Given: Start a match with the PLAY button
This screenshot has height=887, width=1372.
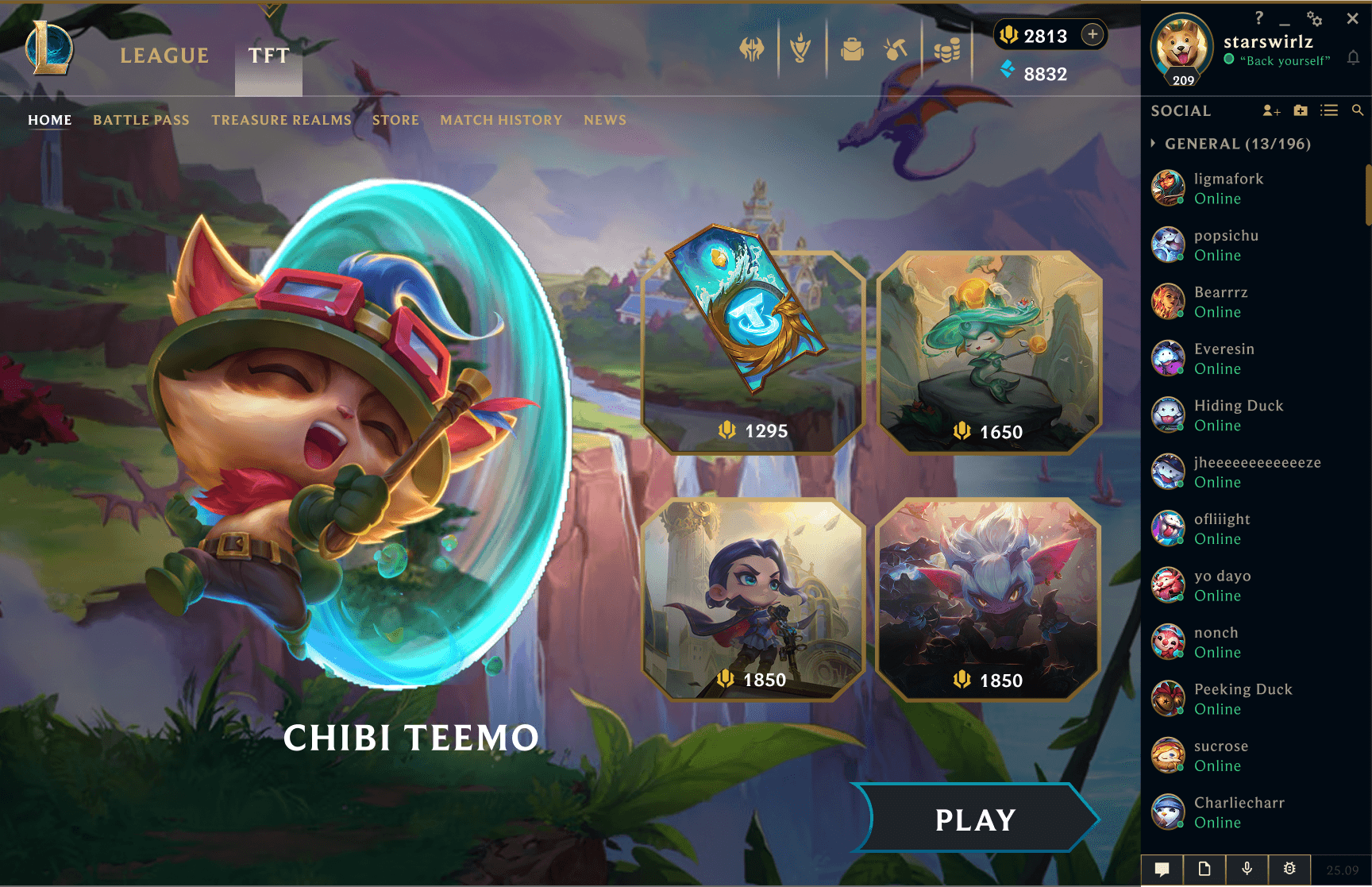Looking at the screenshot, I should point(975,820).
